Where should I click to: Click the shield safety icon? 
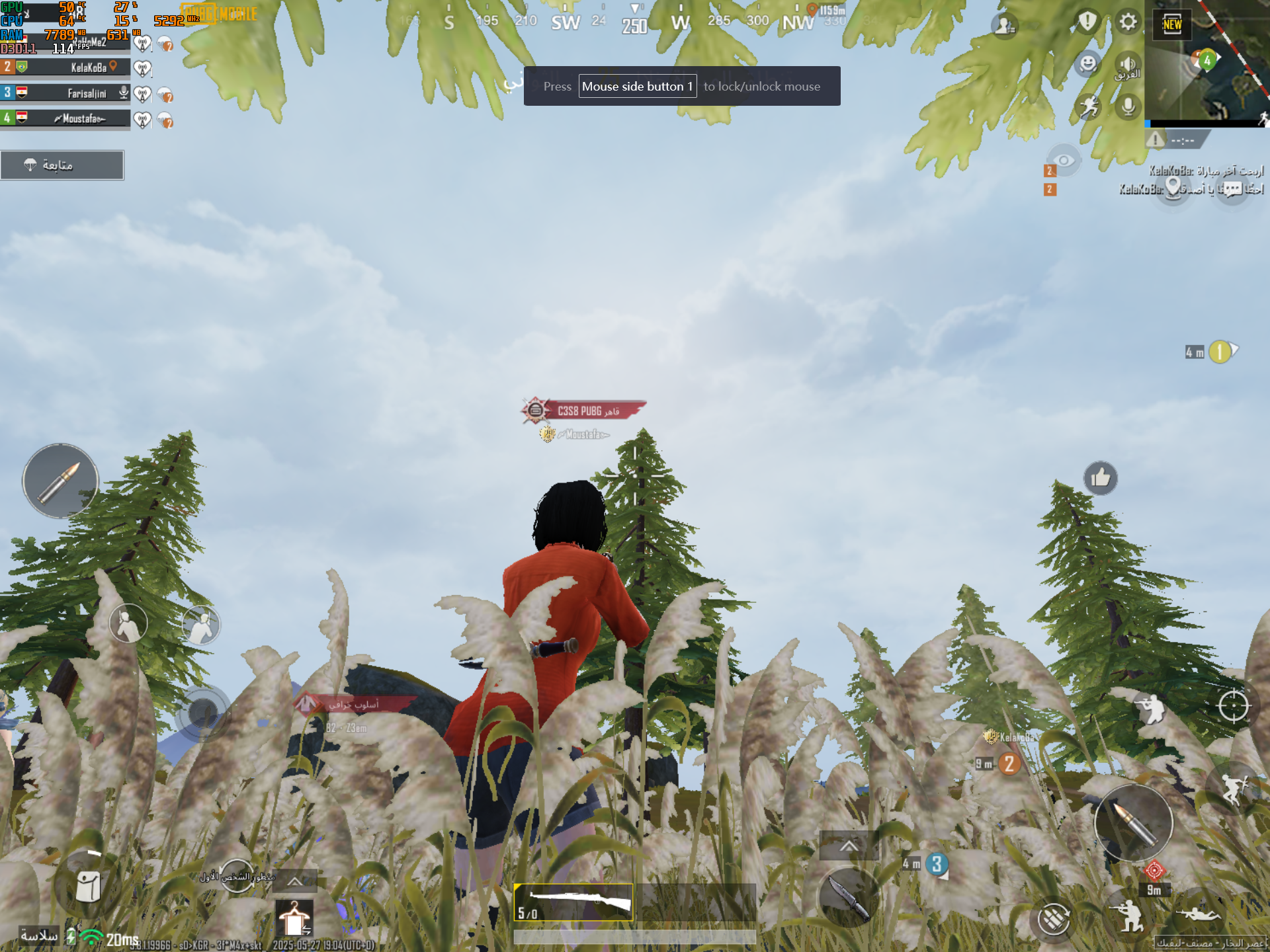[x=1087, y=22]
